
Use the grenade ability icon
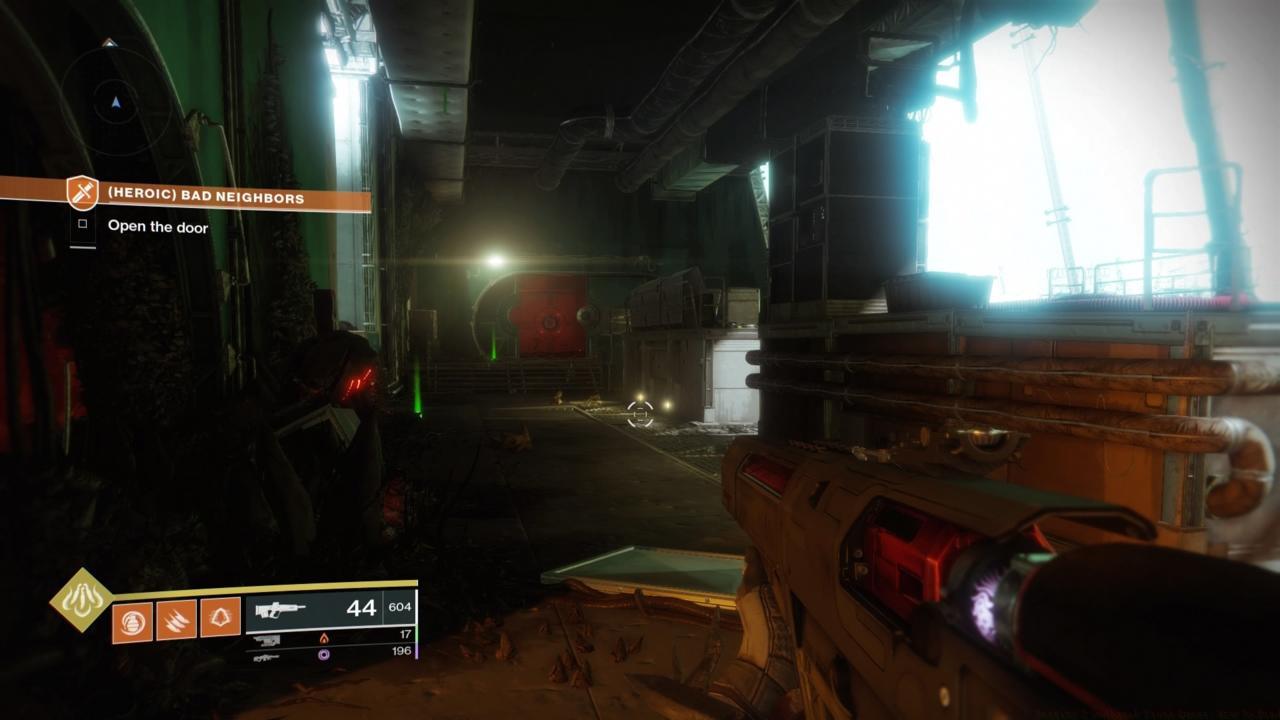pyautogui.click(x=133, y=619)
